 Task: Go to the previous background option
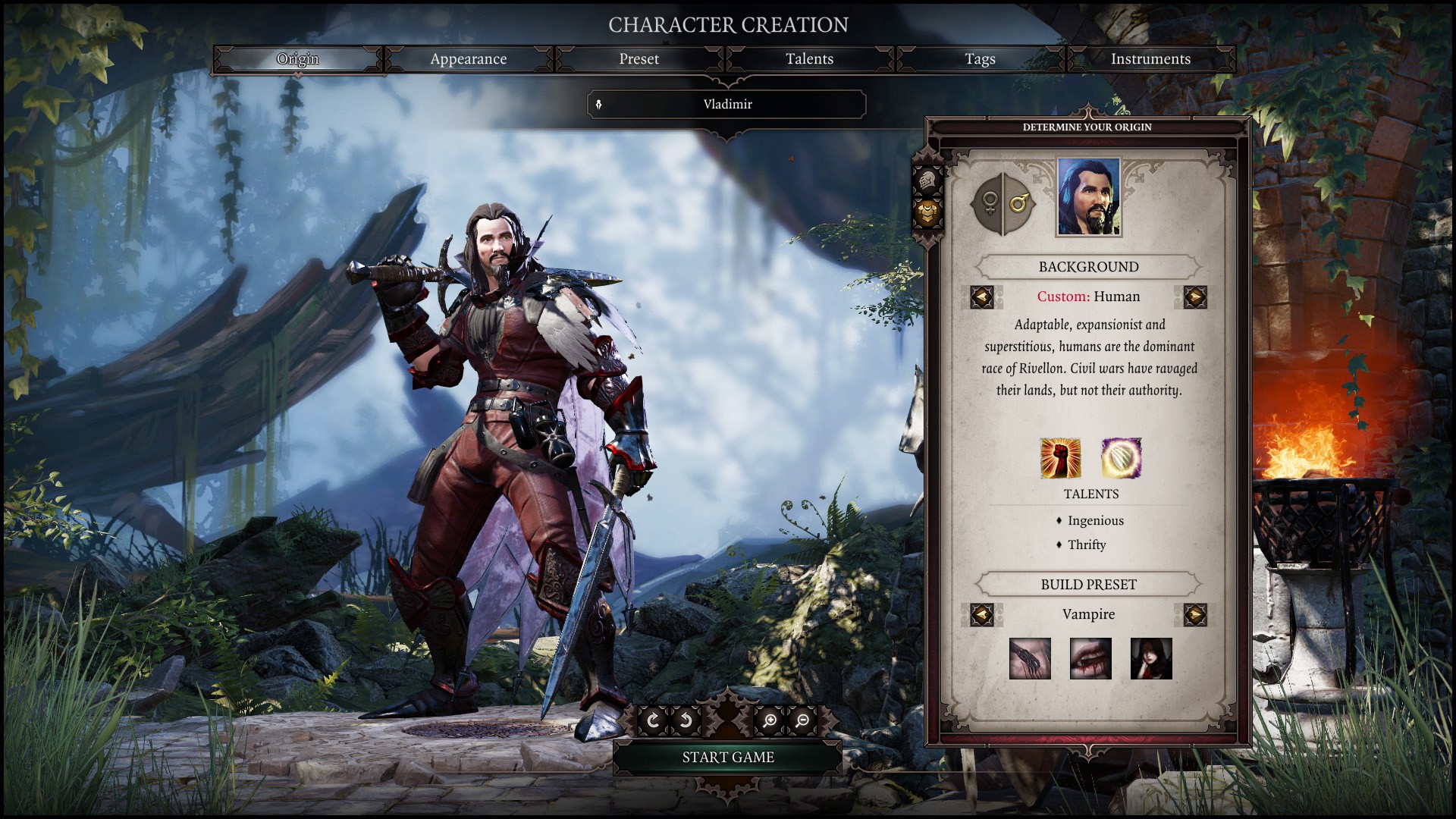[x=982, y=297]
